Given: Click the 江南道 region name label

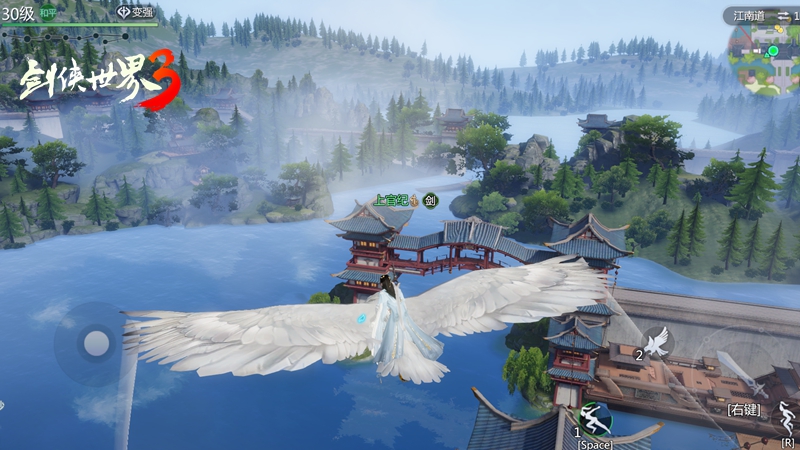Looking at the screenshot, I should 748,15.
